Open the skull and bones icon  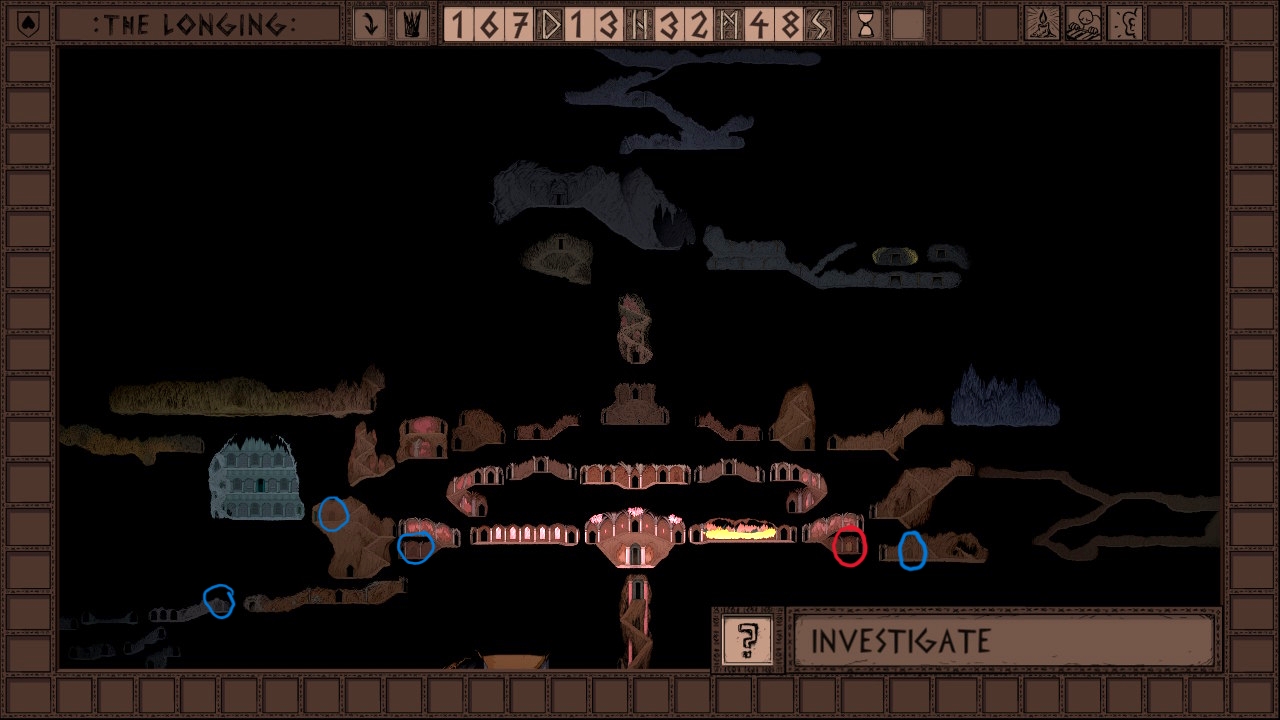click(x=1086, y=25)
